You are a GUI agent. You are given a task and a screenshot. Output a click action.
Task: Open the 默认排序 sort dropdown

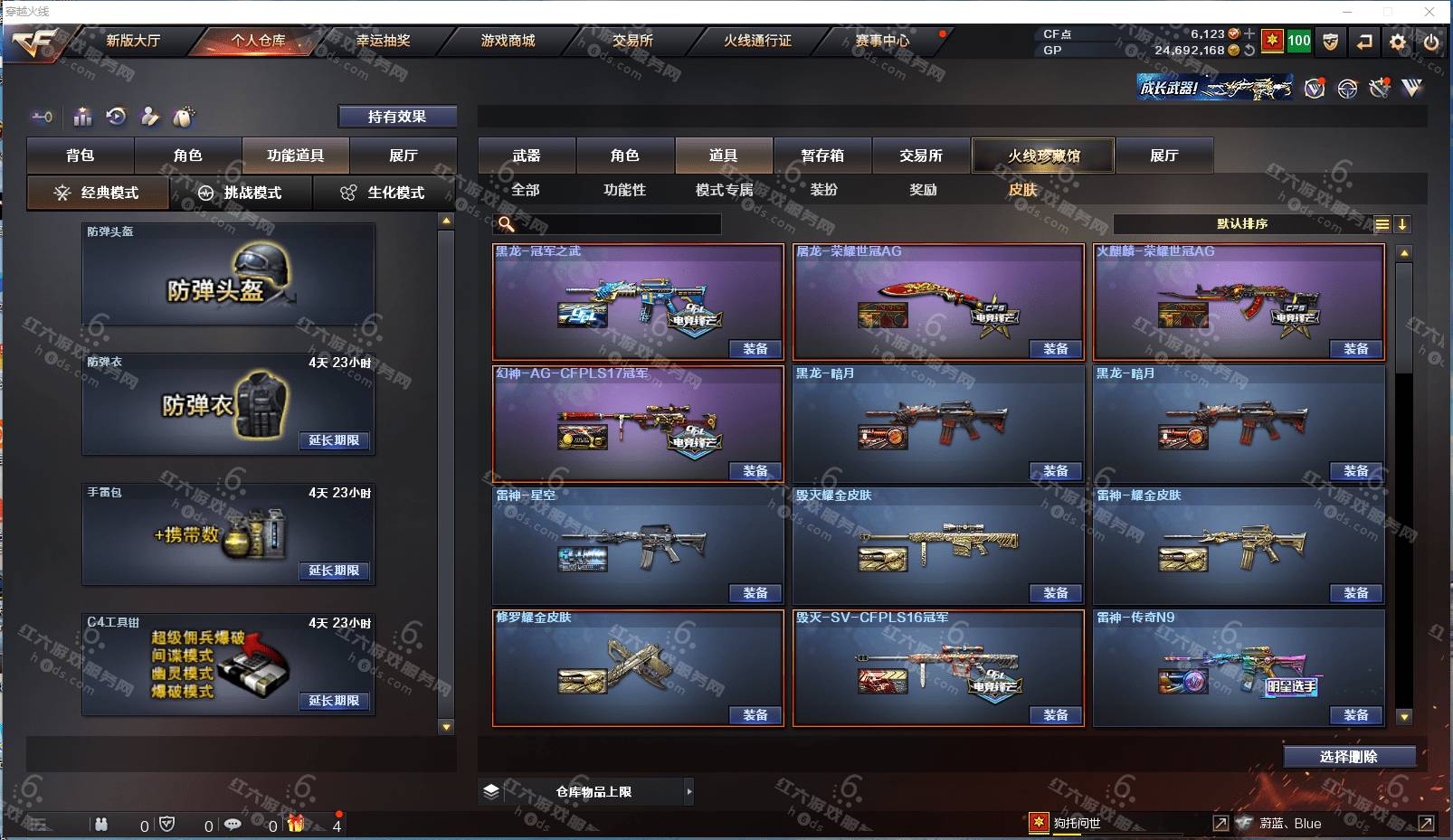1242,224
